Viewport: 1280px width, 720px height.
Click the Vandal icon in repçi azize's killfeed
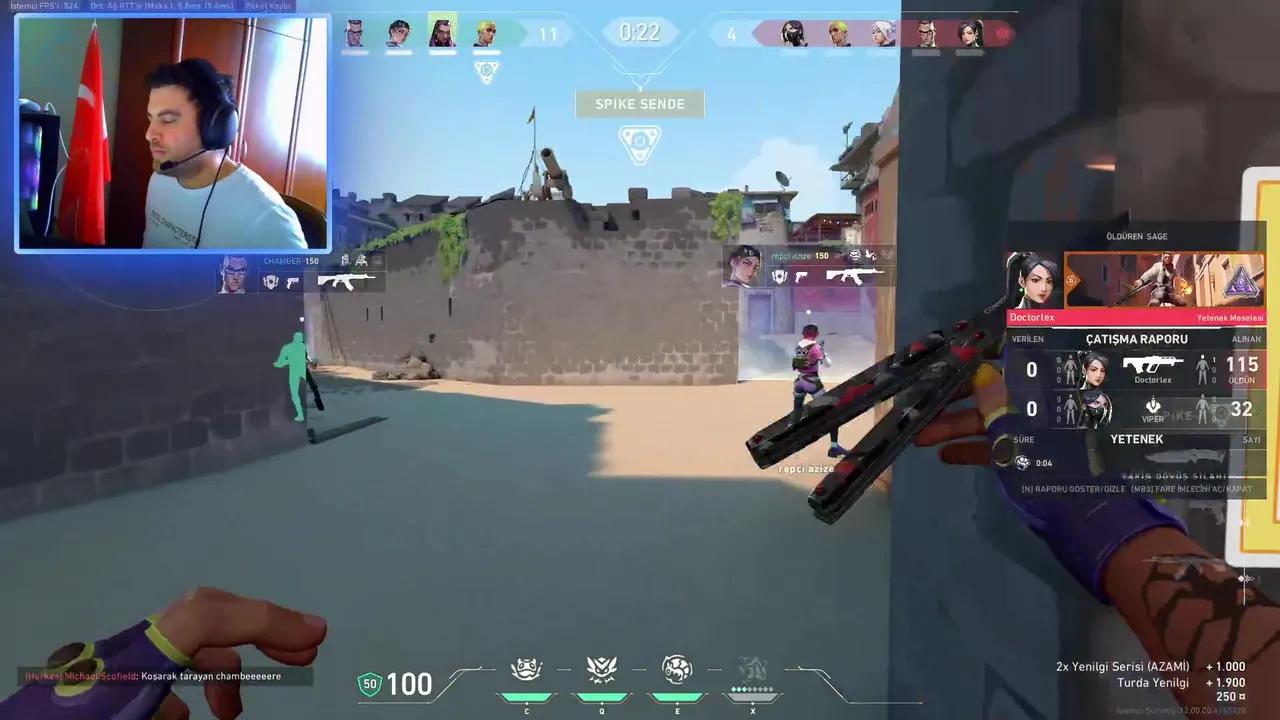click(855, 277)
